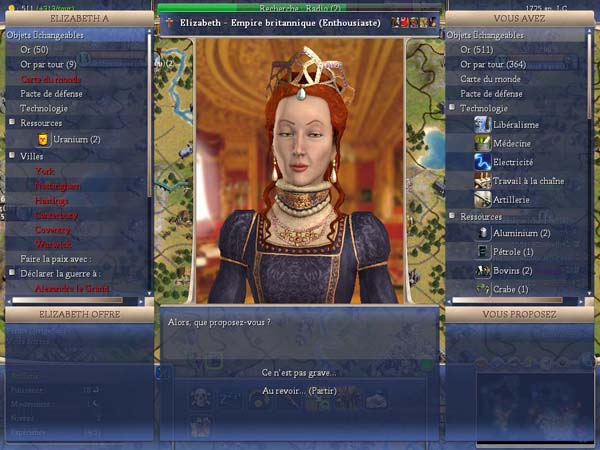
Task: Choose the reply "Ce n'est pas grave..."
Action: point(299,373)
